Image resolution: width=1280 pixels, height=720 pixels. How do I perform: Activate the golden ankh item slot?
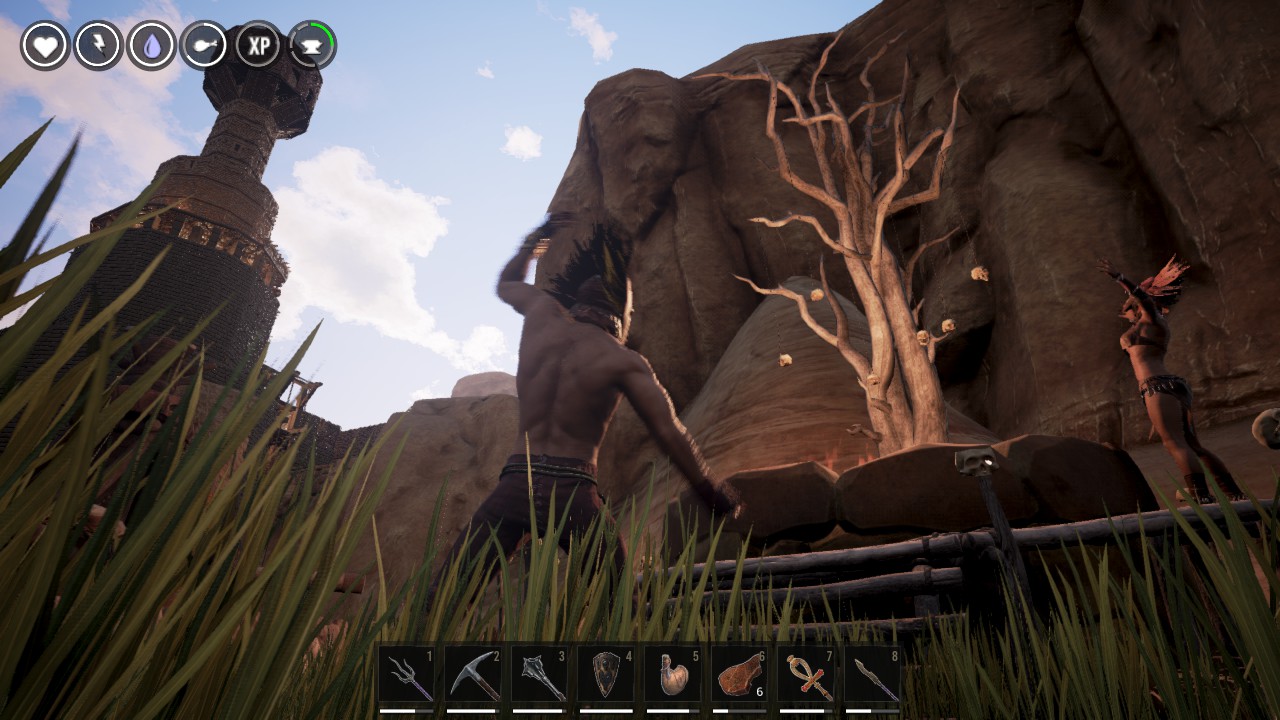click(x=806, y=677)
